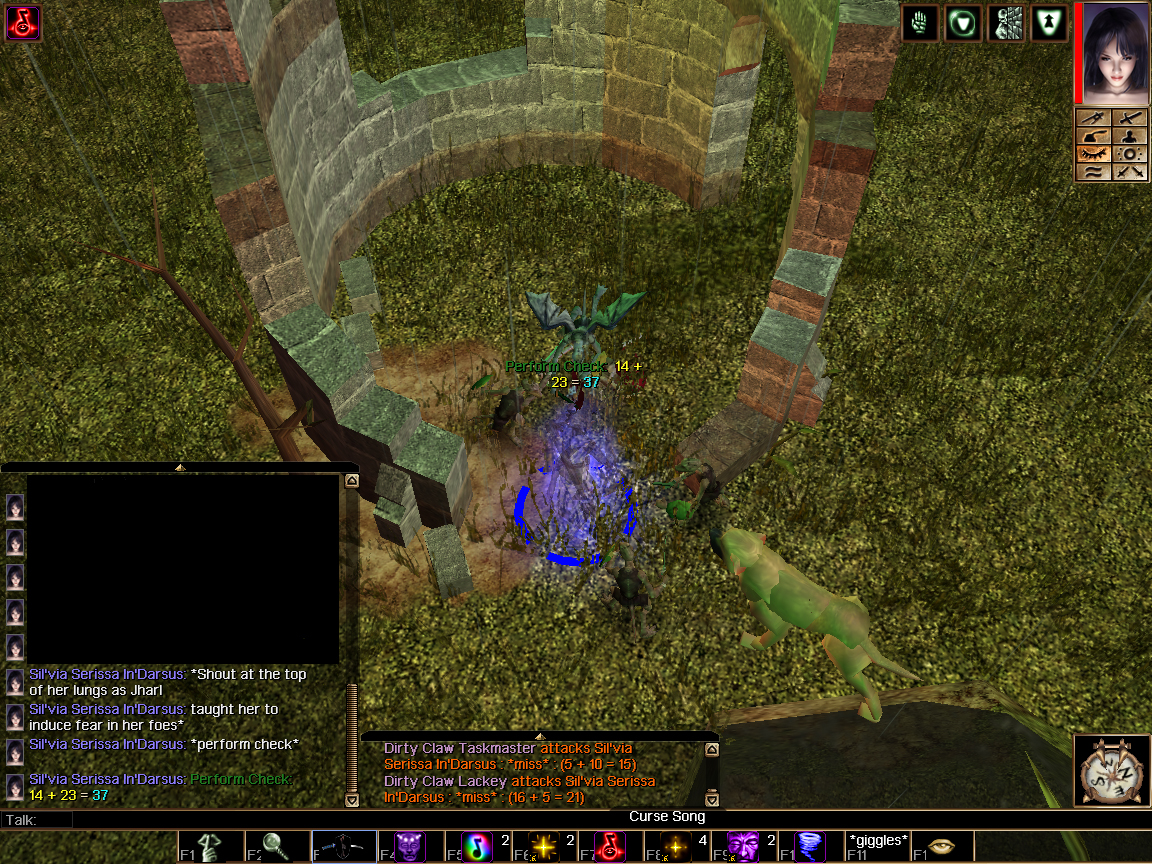Select the magnifying glass search quickslot
This screenshot has height=864, width=1152.
tap(277, 847)
